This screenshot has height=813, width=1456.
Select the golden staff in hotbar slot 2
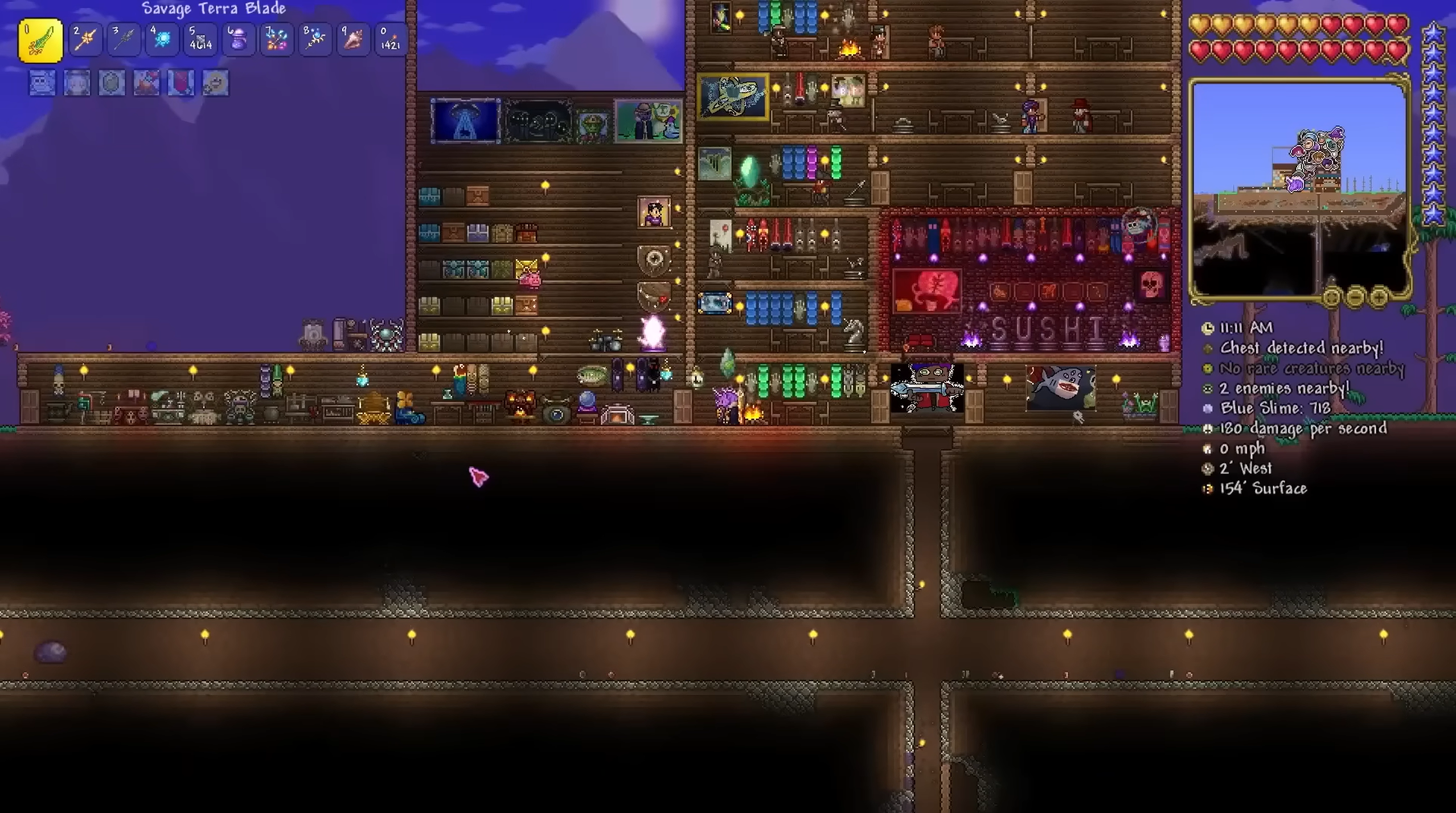click(x=85, y=40)
